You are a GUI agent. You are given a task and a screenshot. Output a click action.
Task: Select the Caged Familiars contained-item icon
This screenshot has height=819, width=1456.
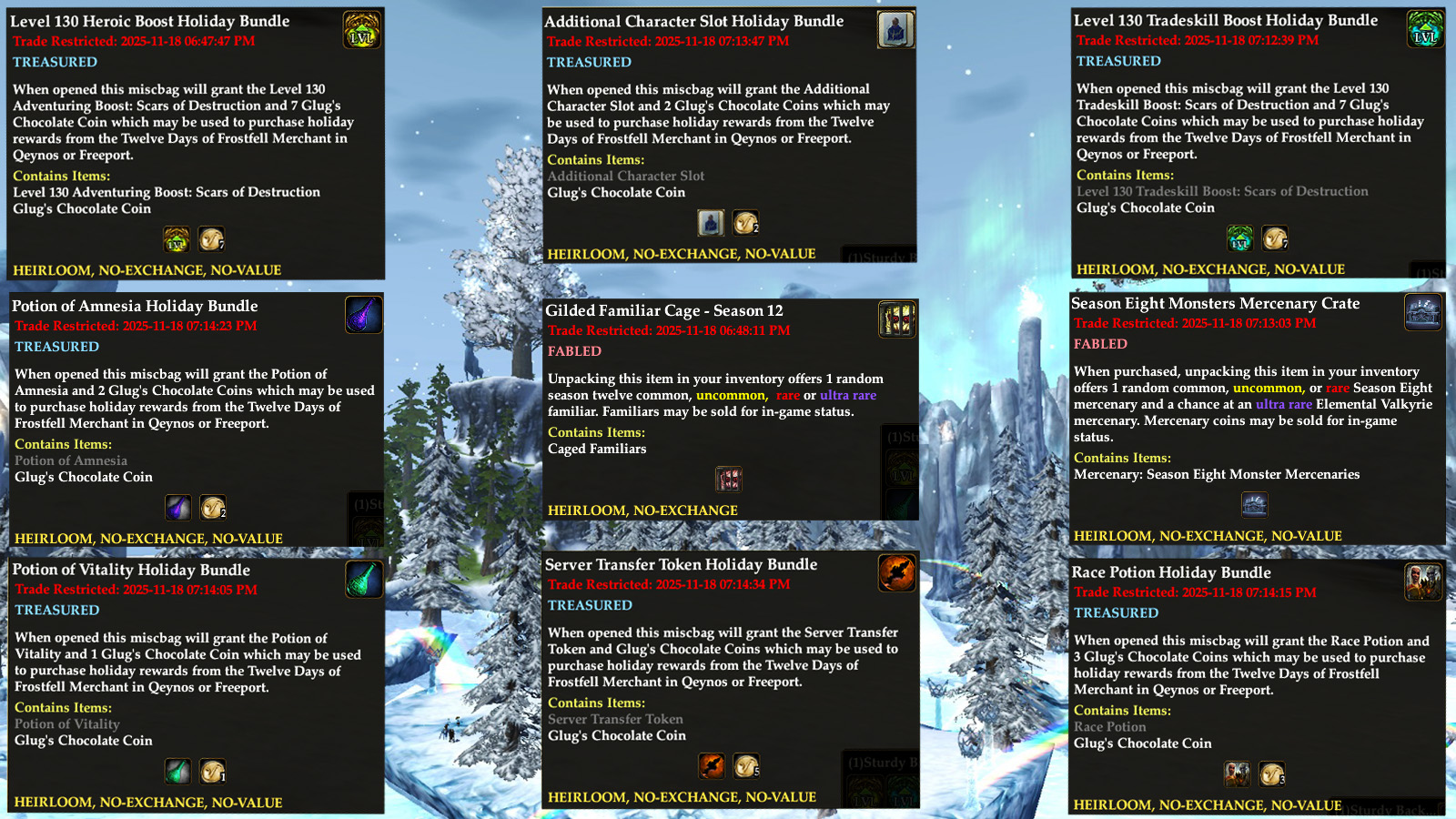(729, 479)
